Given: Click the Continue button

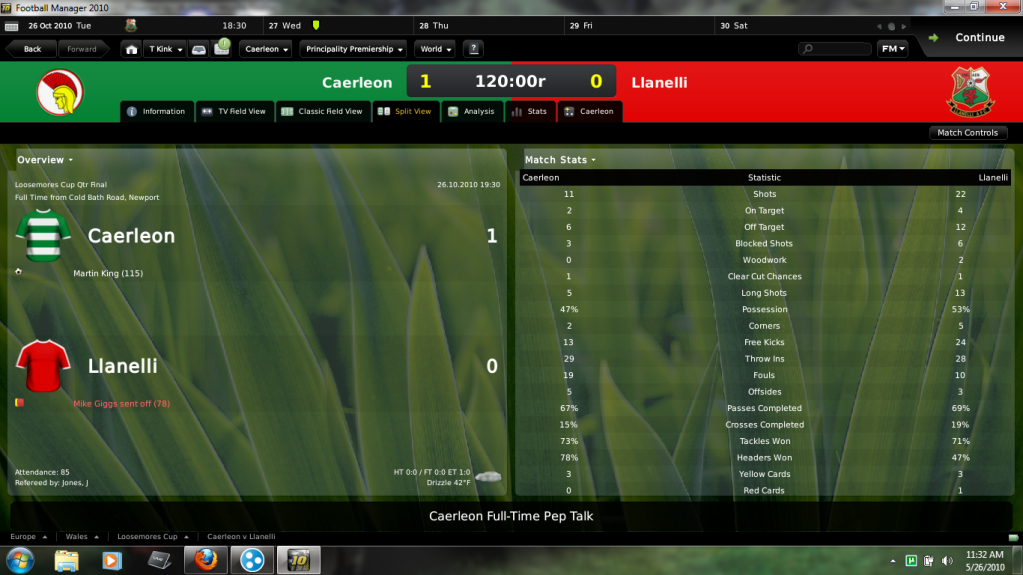Looking at the screenshot, I should coord(967,38).
